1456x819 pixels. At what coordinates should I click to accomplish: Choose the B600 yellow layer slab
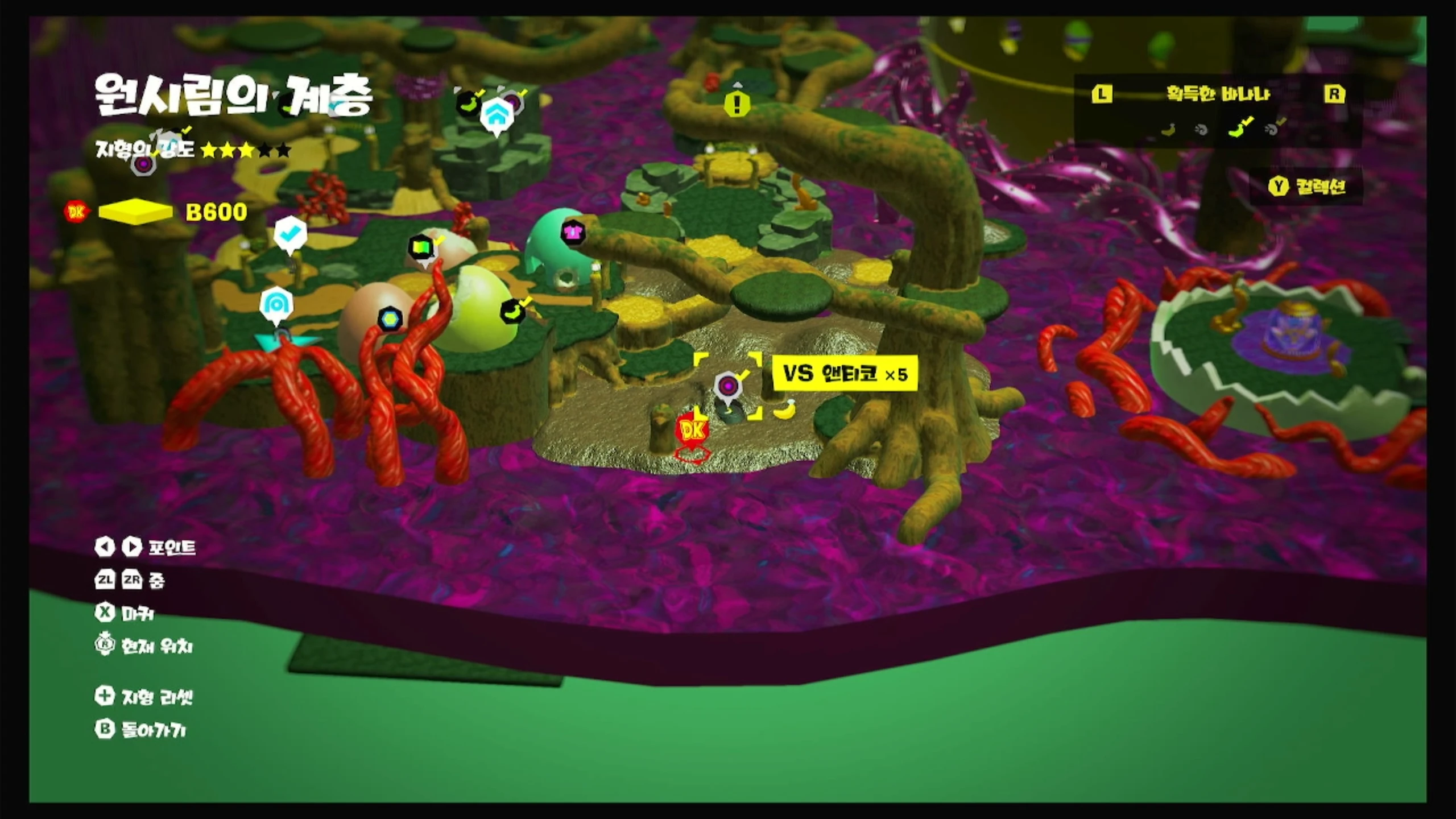pyautogui.click(x=135, y=212)
